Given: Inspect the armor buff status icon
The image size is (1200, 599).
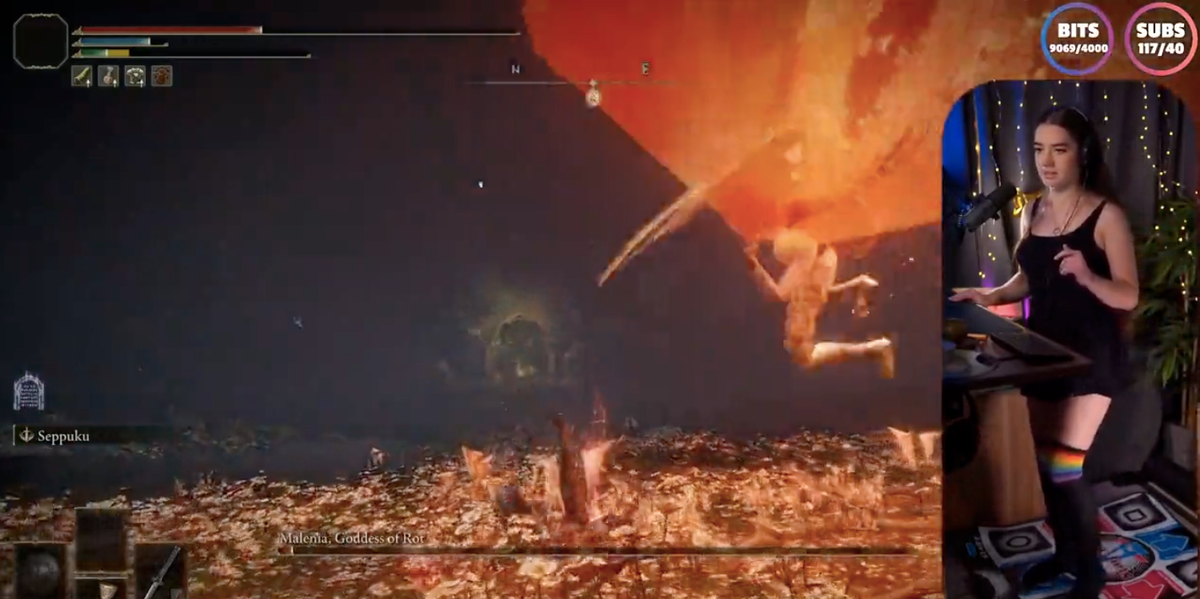Looking at the screenshot, I should pyautogui.click(x=135, y=76).
